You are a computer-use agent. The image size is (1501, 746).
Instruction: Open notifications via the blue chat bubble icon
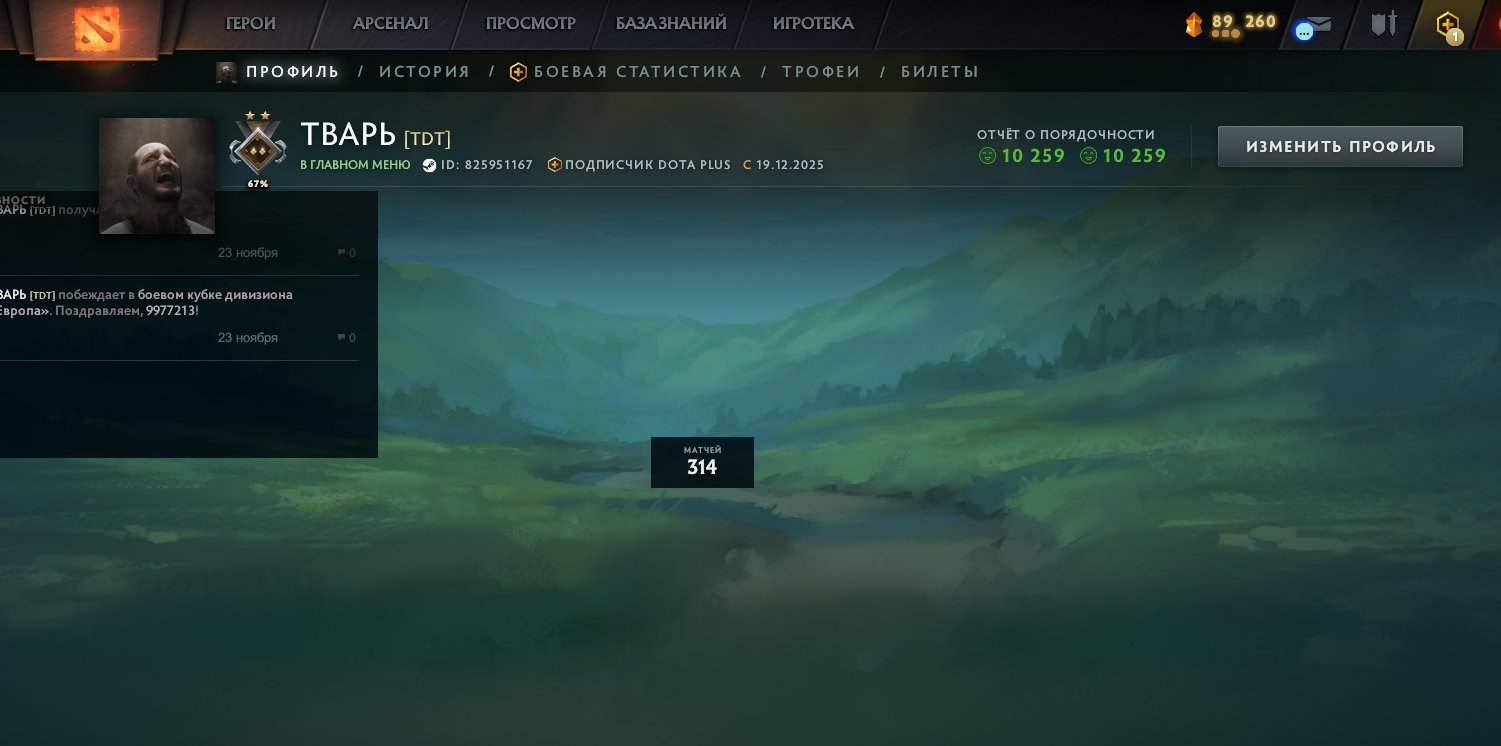coord(1304,31)
